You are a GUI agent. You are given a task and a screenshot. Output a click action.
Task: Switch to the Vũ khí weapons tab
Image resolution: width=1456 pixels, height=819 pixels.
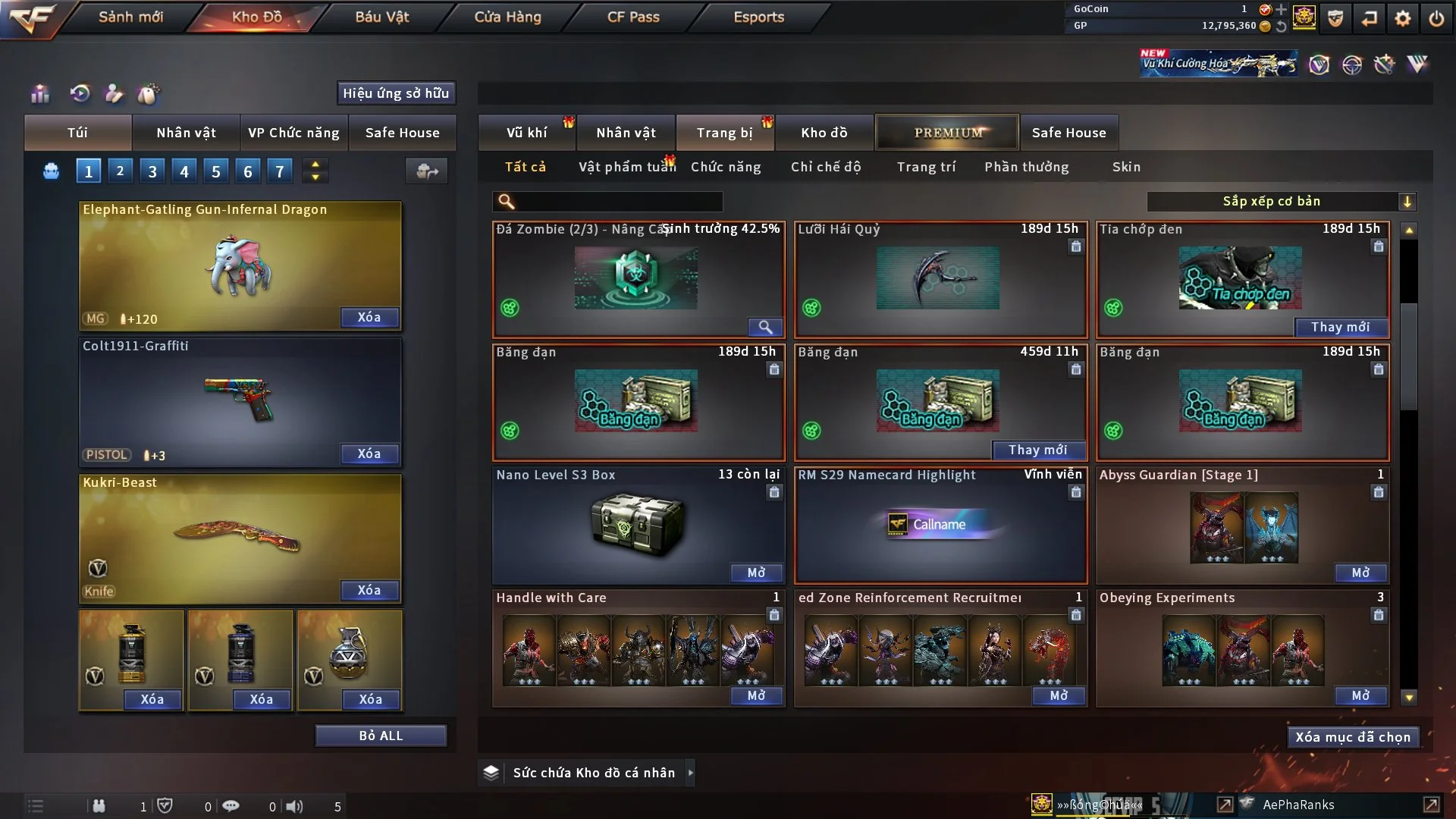tap(526, 133)
